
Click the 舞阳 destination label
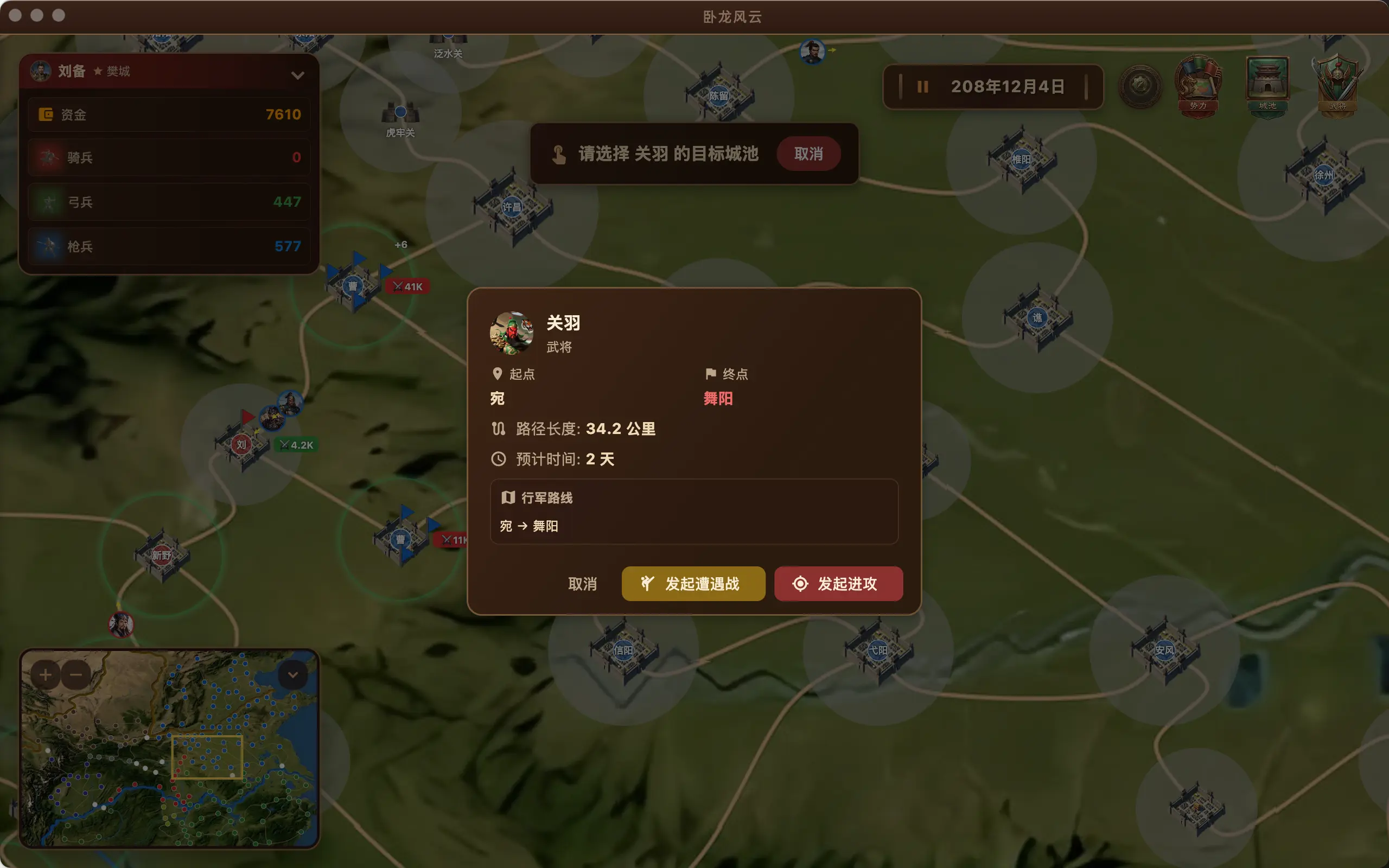(718, 398)
